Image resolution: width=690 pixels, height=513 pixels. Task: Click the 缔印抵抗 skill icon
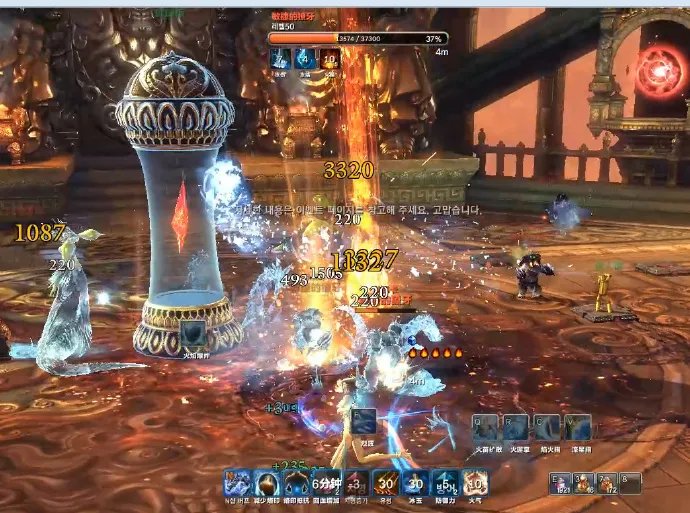pyautogui.click(x=297, y=482)
